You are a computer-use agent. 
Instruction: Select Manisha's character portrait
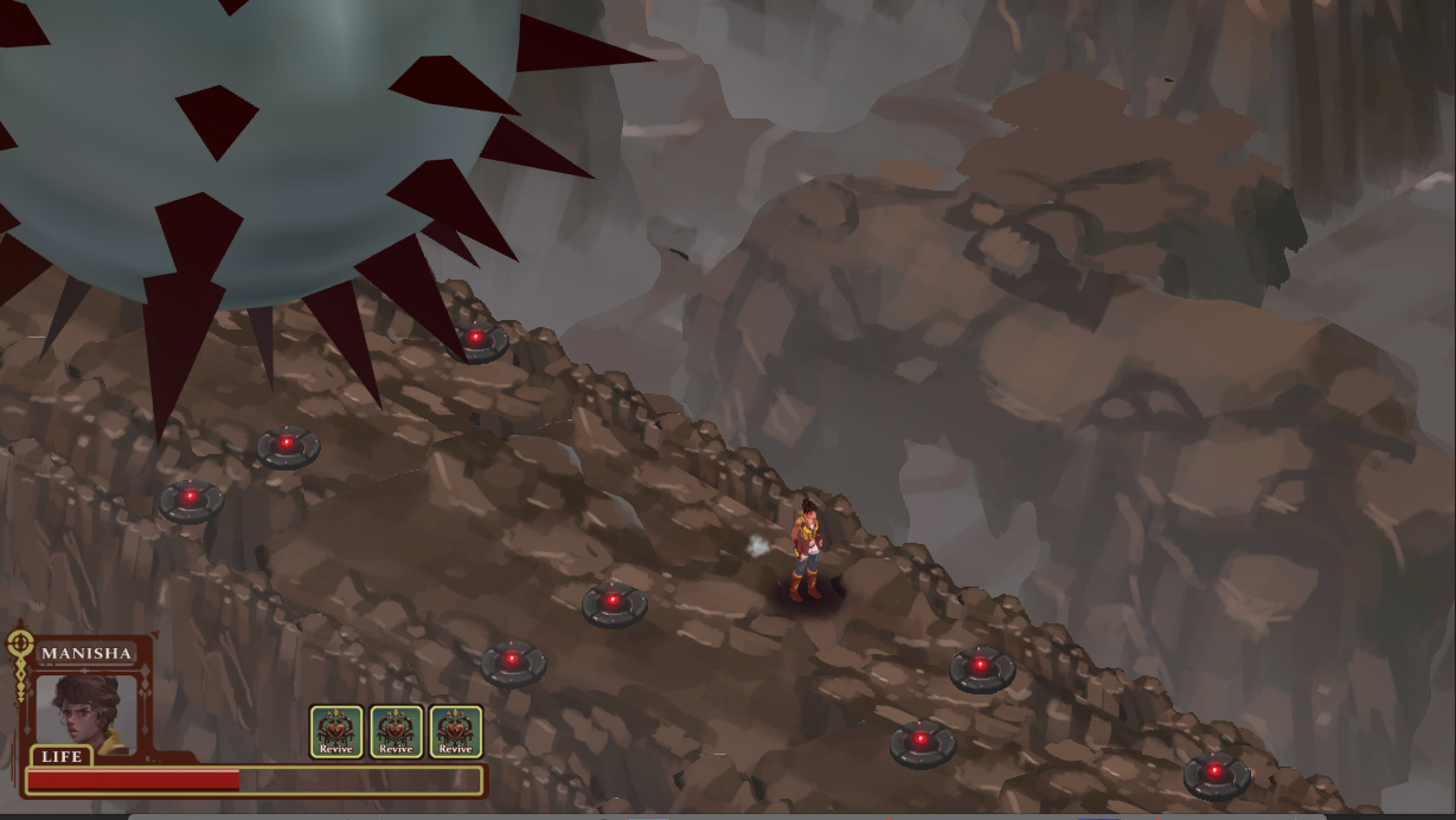(86, 714)
